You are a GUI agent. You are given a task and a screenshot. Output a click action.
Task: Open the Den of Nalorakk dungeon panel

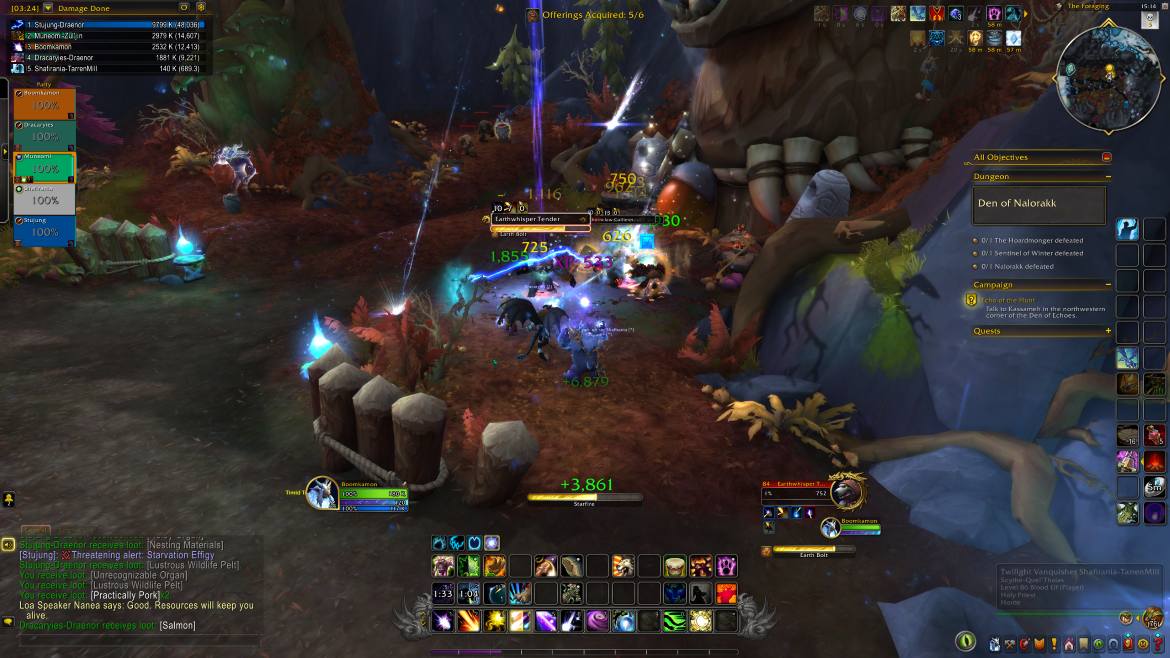point(1040,205)
